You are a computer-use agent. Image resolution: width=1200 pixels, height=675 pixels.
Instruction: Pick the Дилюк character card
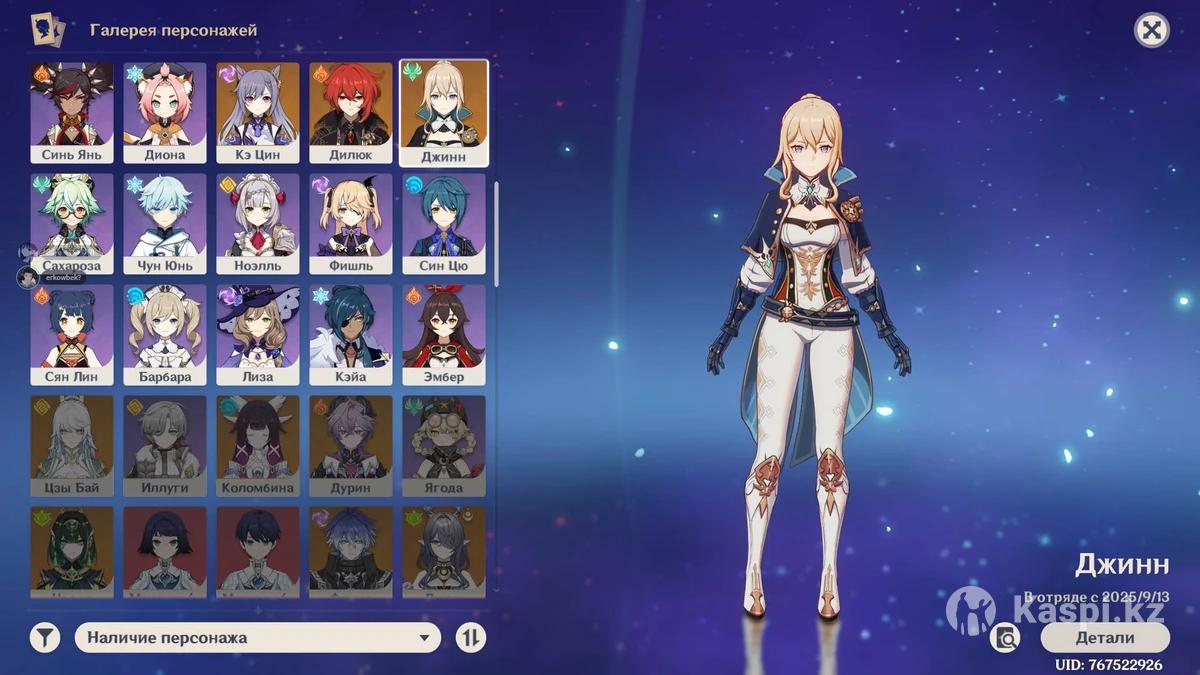tap(350, 113)
